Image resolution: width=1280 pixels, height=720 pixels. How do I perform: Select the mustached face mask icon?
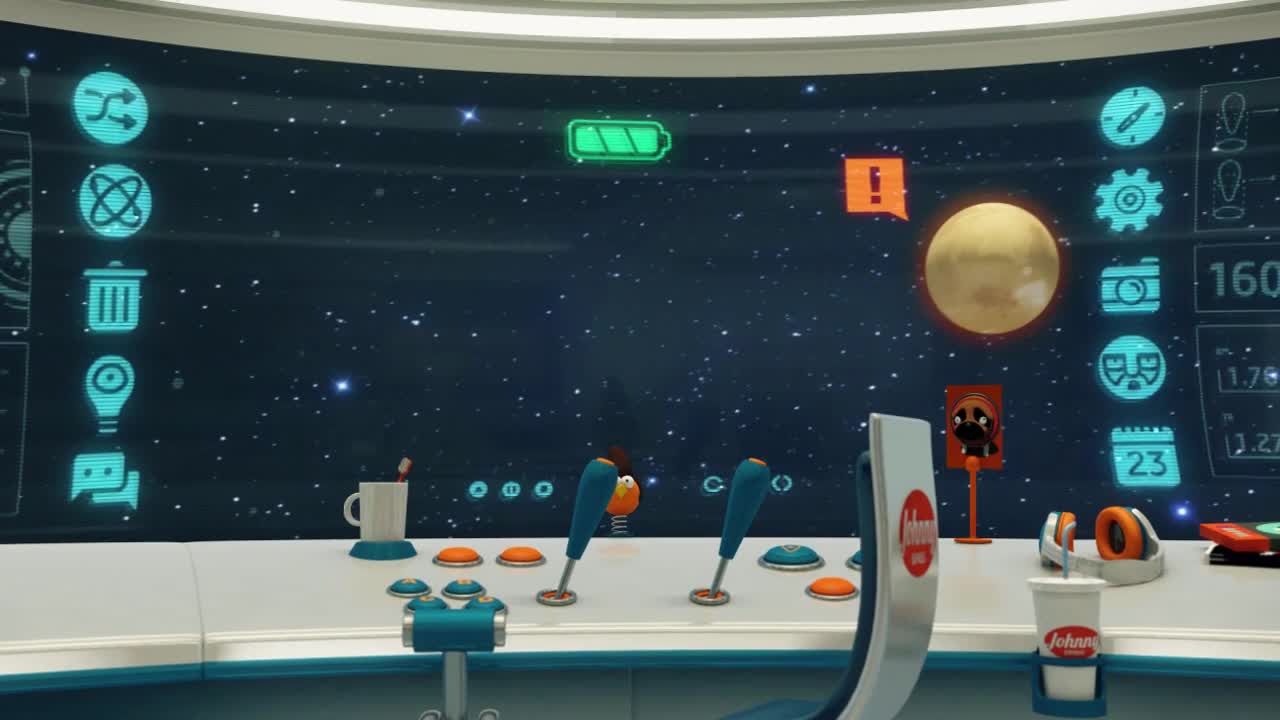click(x=1131, y=368)
